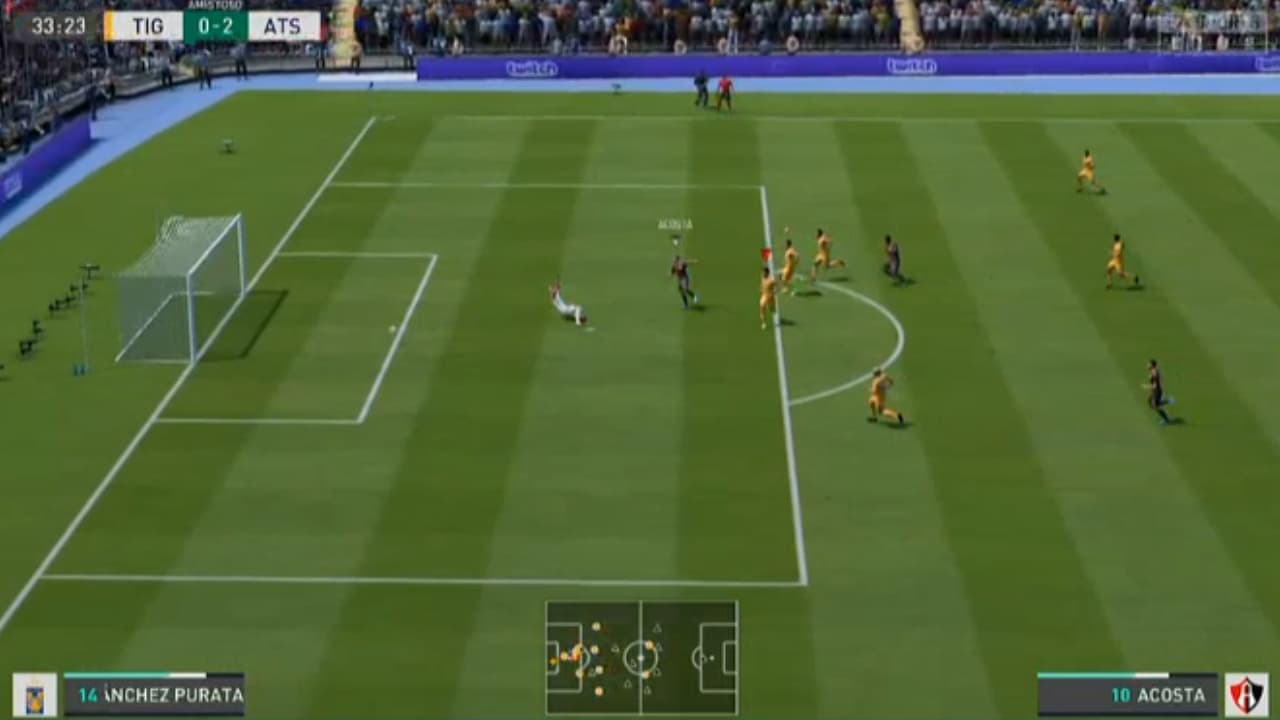1280x720 pixels.
Task: Click the AMISTOSO match type label
Action: click(216, 7)
